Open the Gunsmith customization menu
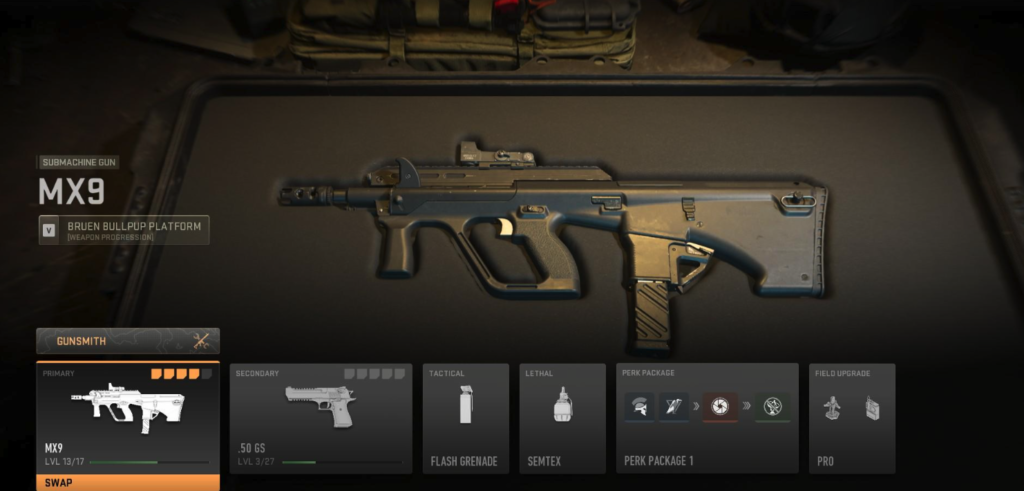Image resolution: width=1024 pixels, height=491 pixels. [128, 340]
